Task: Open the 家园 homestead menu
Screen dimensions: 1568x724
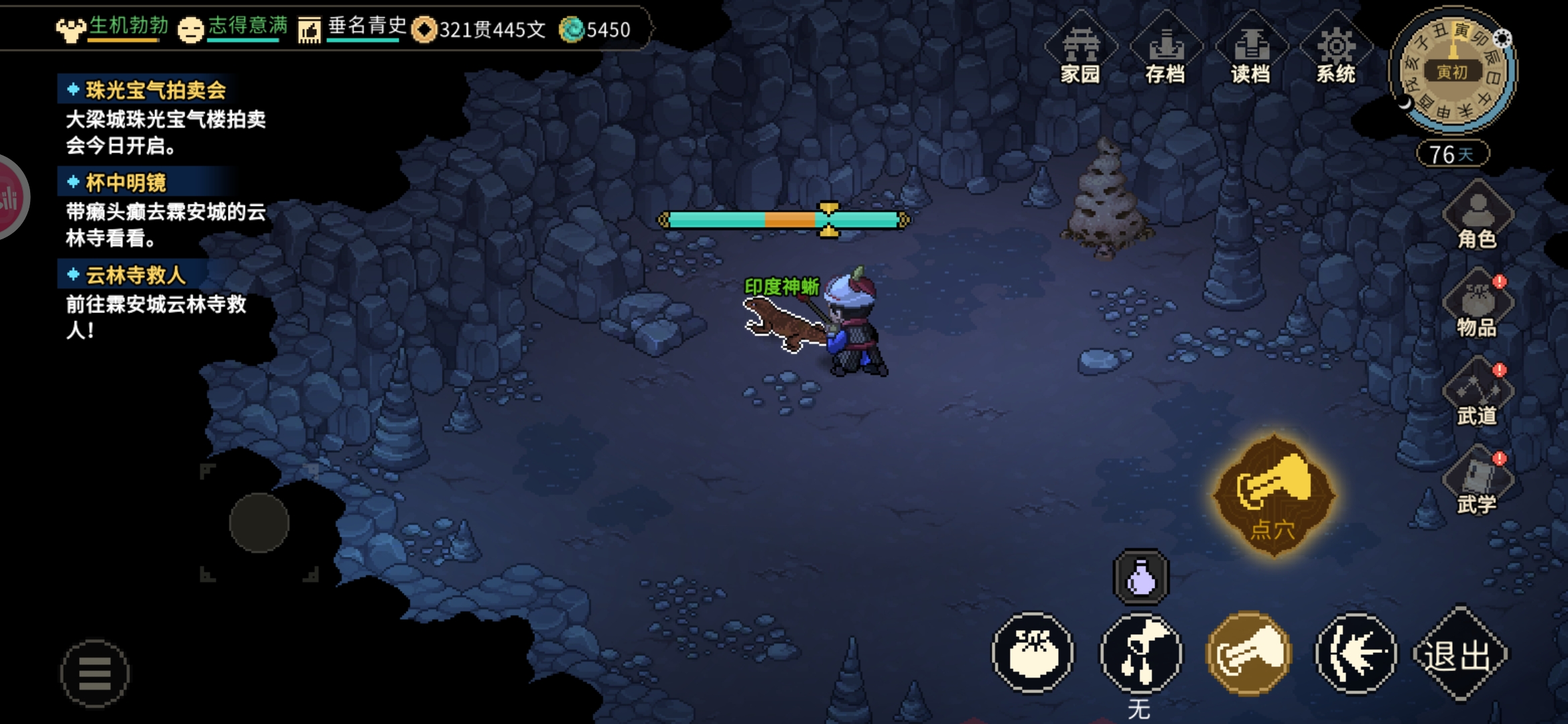Action: (x=1080, y=54)
